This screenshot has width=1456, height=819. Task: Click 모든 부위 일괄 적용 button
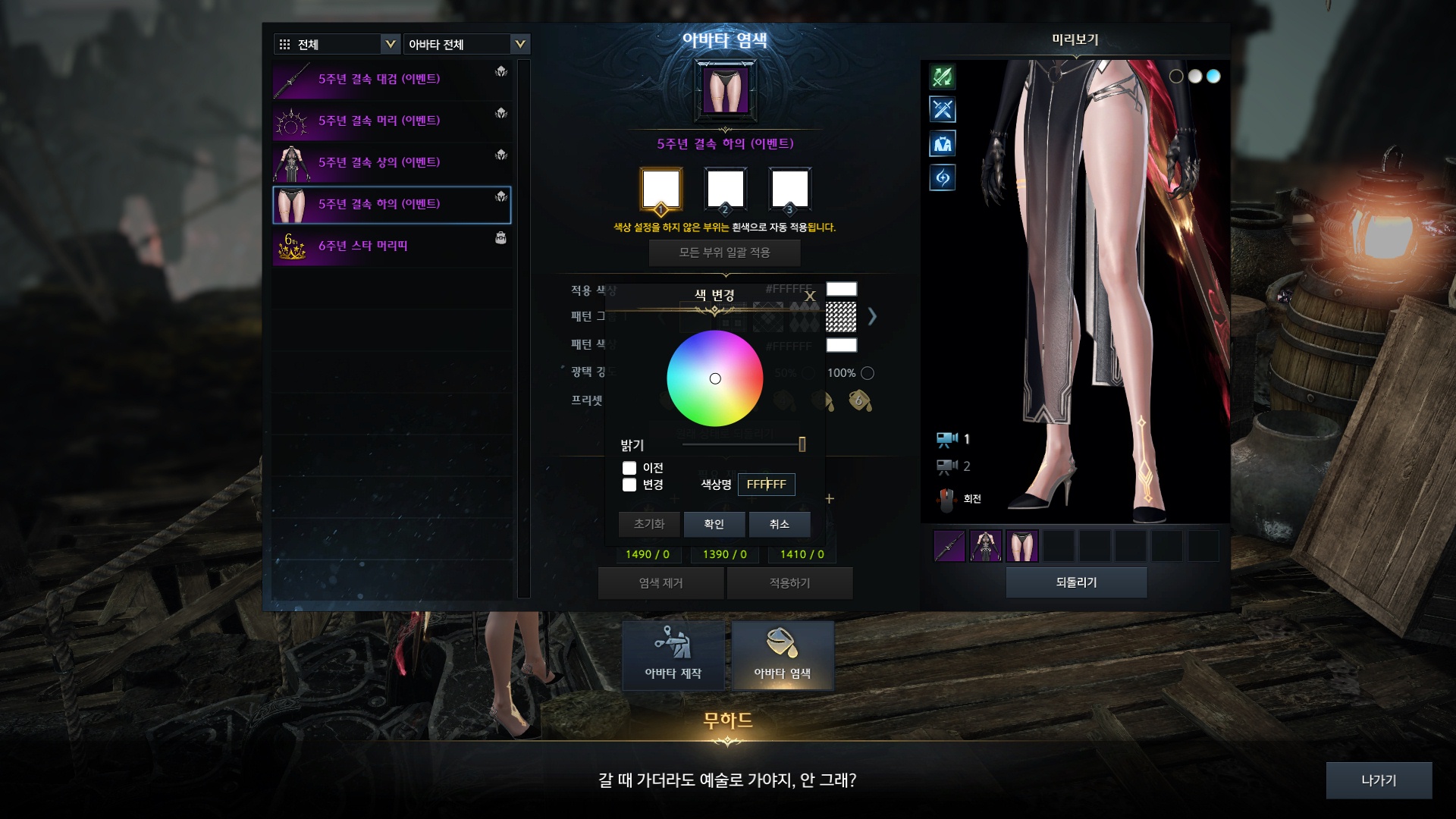click(x=724, y=253)
